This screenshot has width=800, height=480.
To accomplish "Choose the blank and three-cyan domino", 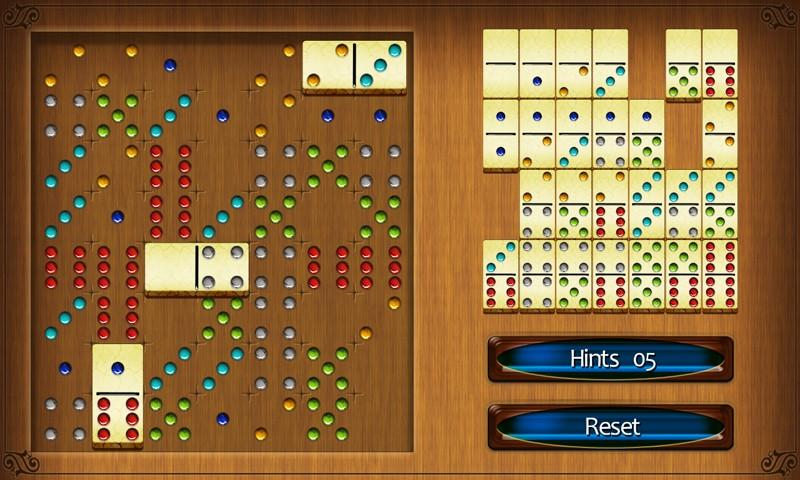I will coord(610,64).
